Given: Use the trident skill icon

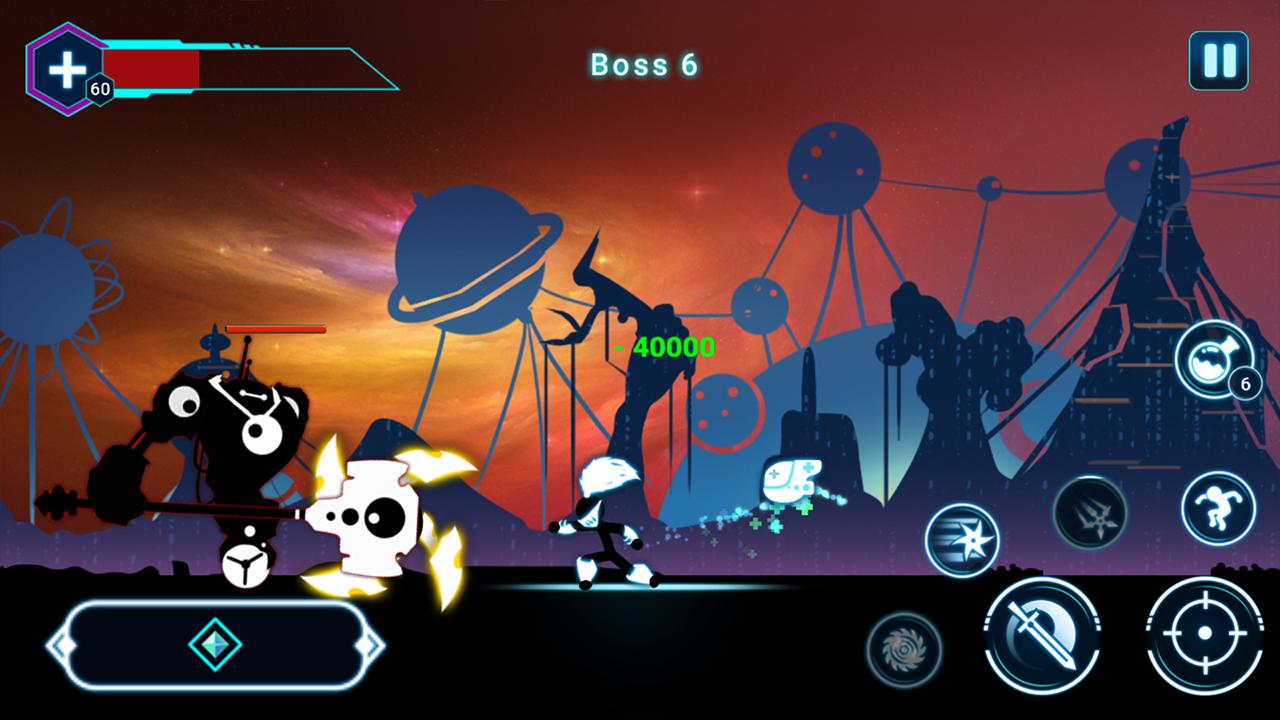Looking at the screenshot, I should pyautogui.click(x=1091, y=513).
